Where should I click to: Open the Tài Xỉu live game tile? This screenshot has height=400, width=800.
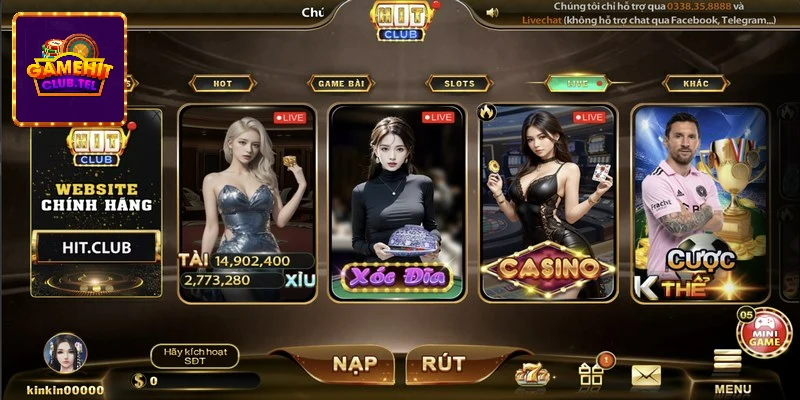click(248, 202)
